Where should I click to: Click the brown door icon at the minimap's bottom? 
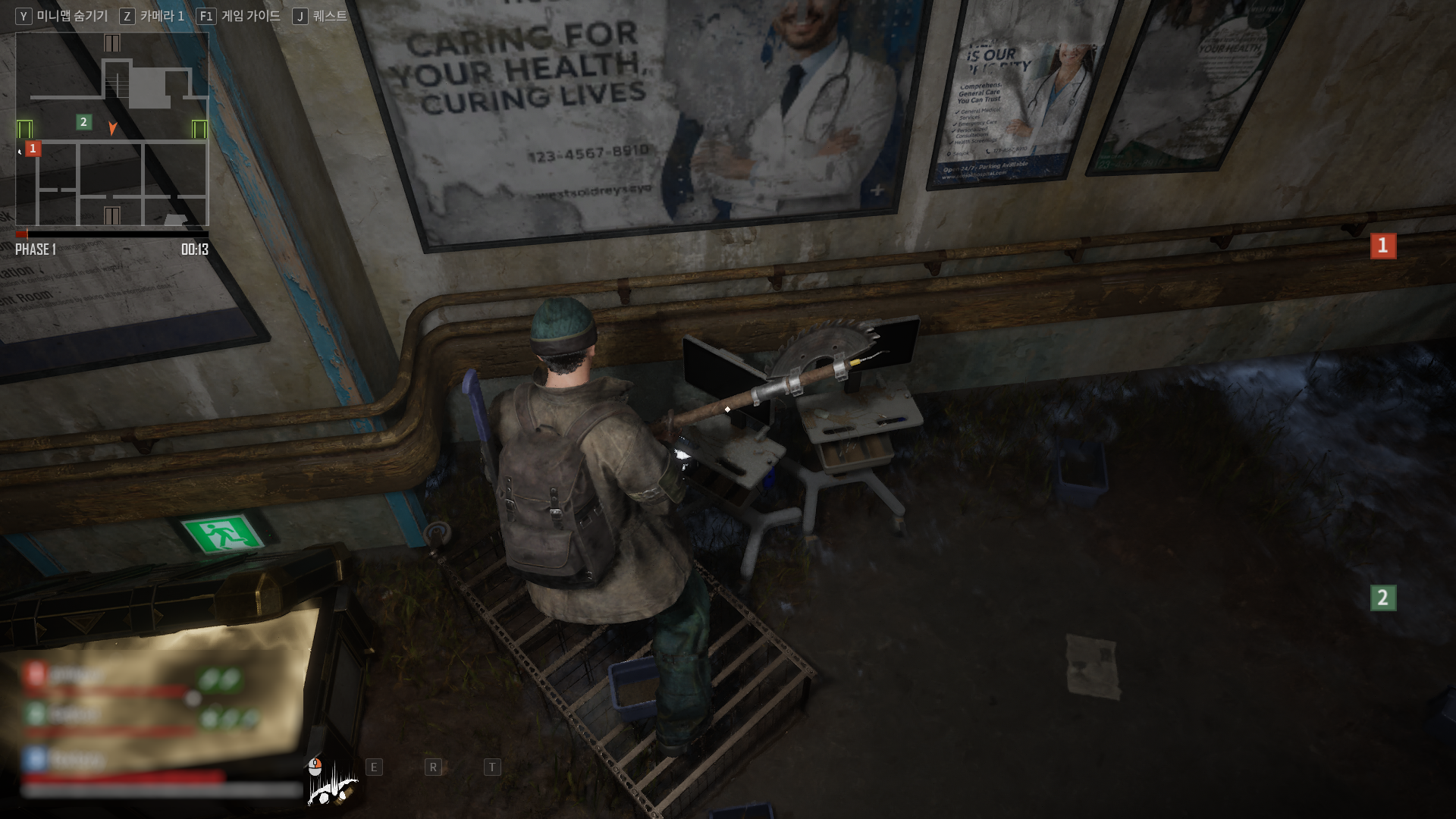pos(111,216)
